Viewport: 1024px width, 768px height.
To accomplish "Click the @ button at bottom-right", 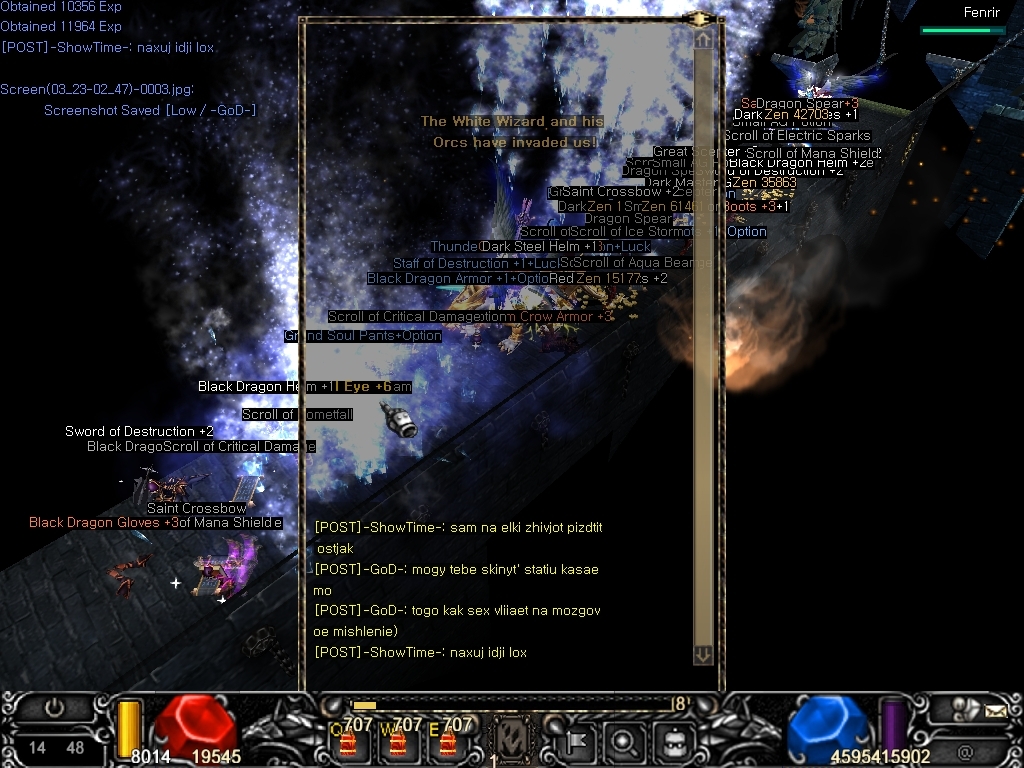I will (x=965, y=751).
